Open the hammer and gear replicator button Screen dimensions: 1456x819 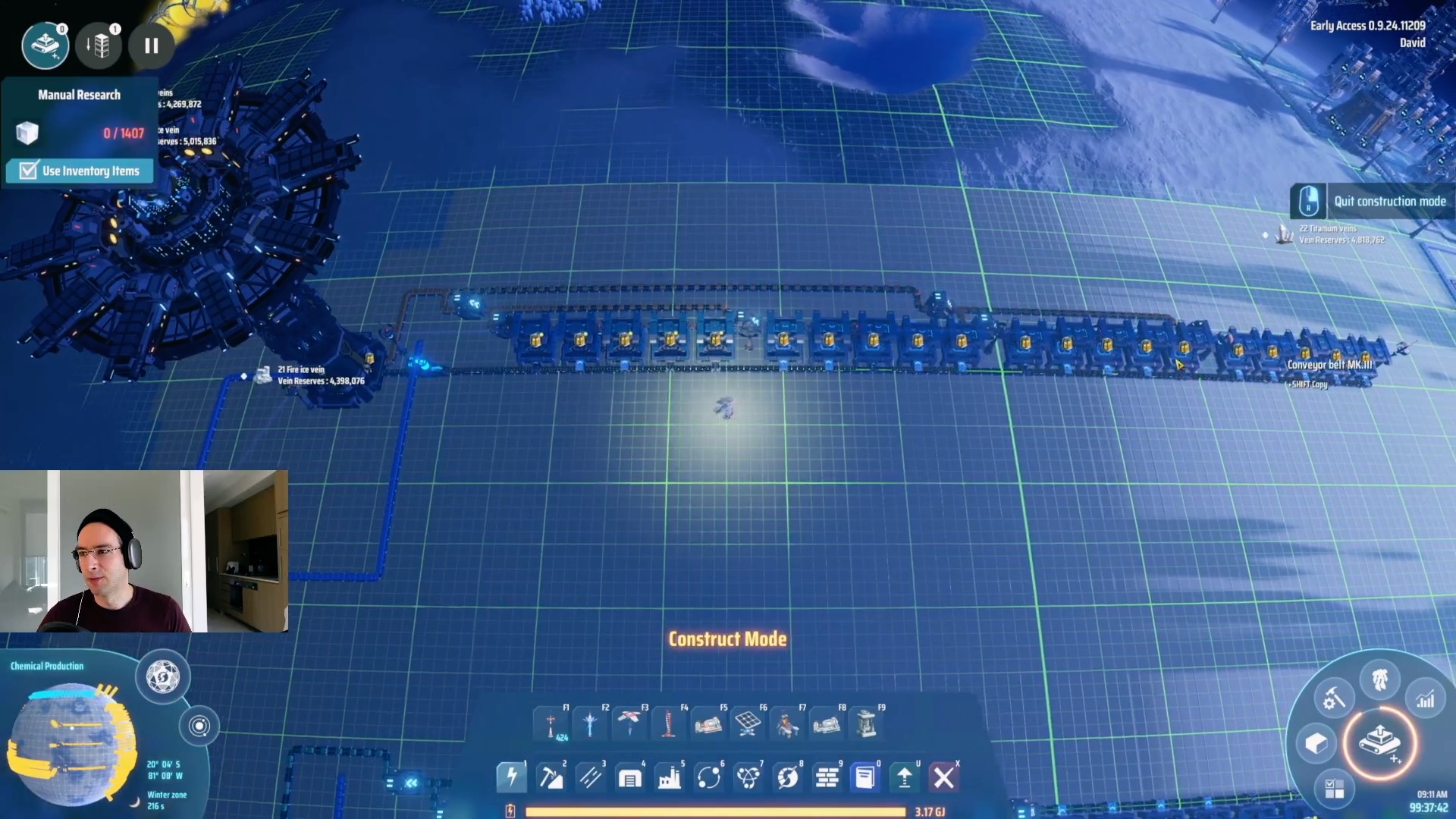pyautogui.click(x=1333, y=698)
